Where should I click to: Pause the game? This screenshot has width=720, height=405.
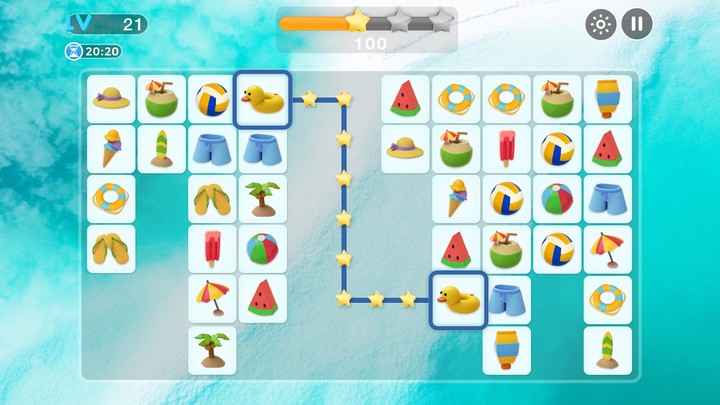click(637, 24)
